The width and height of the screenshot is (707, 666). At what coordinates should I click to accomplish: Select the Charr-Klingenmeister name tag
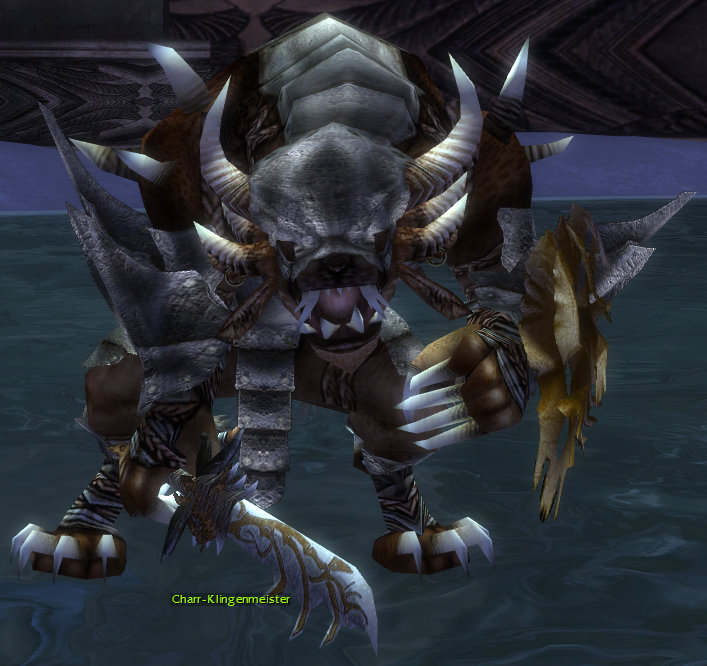[x=230, y=601]
